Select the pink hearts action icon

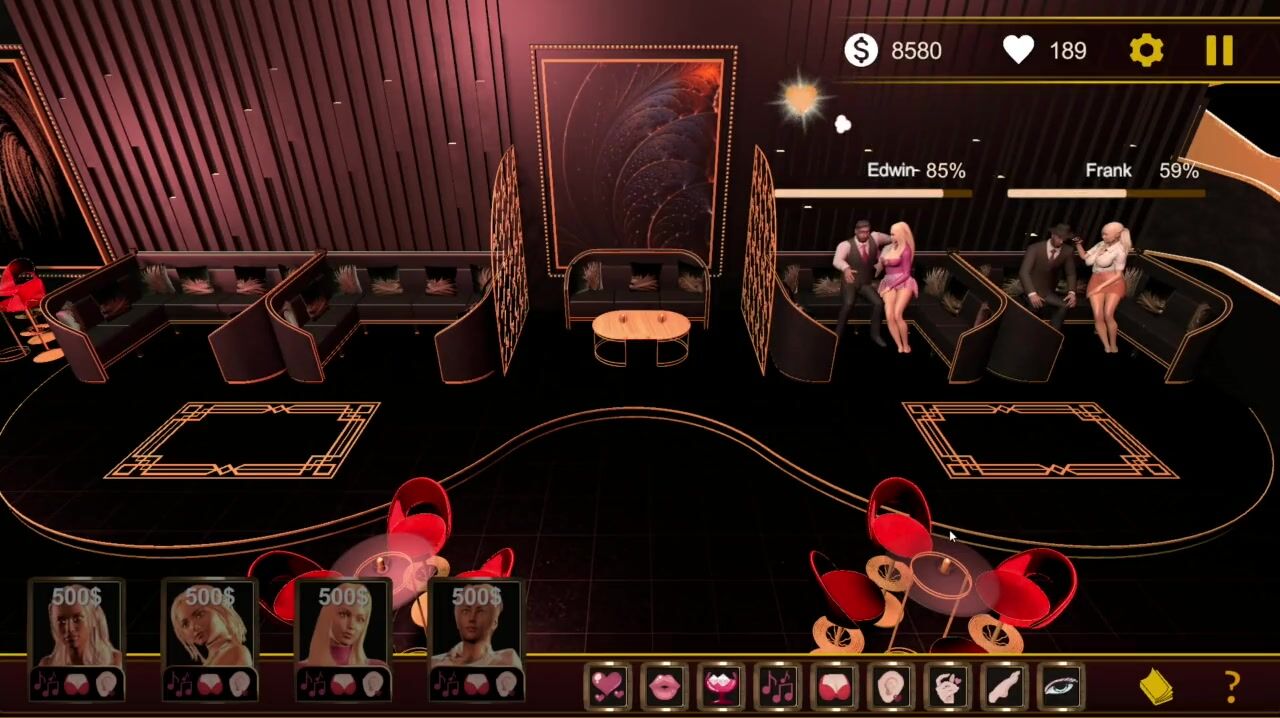[x=608, y=686]
